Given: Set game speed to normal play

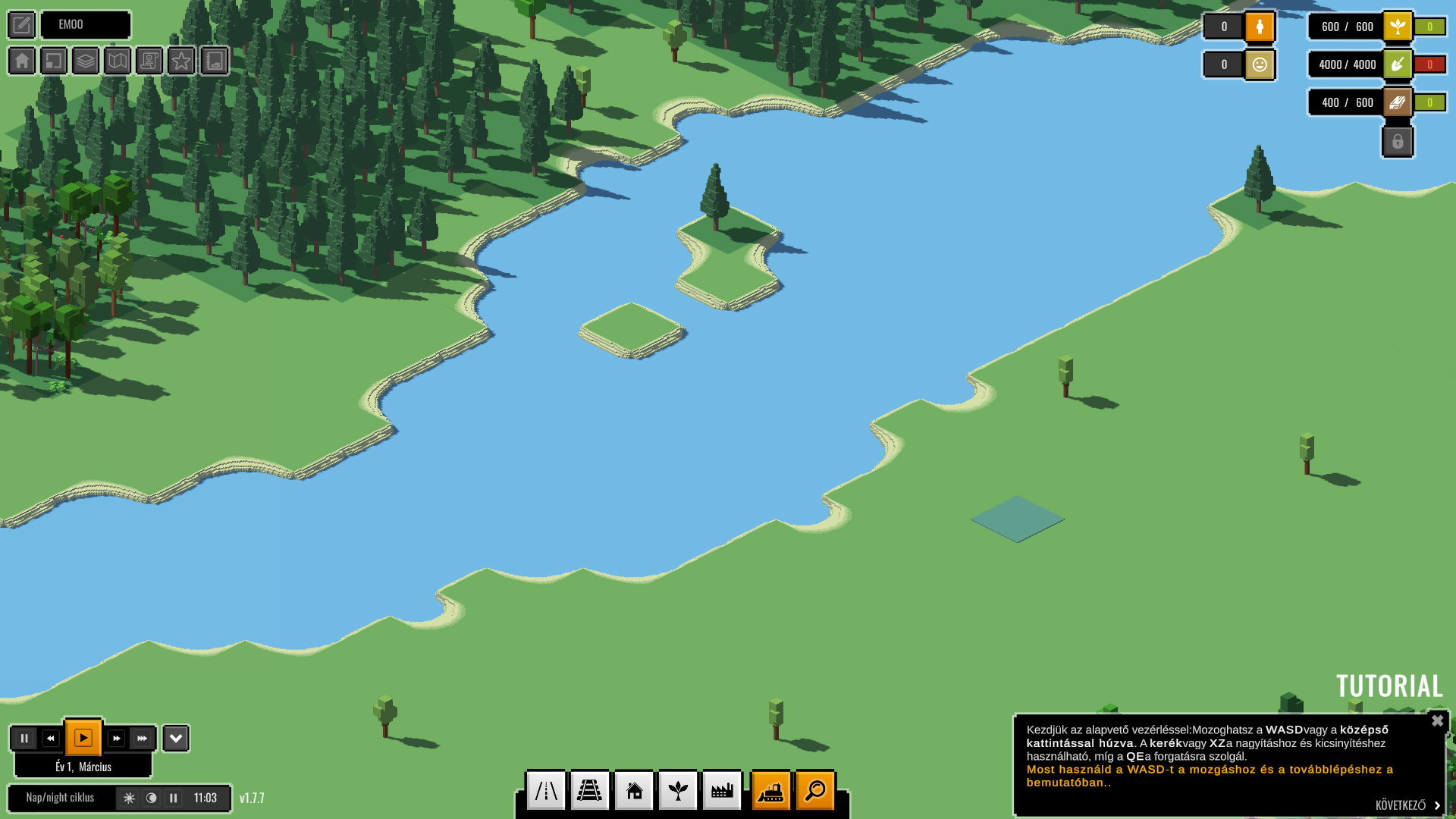Looking at the screenshot, I should [83, 738].
